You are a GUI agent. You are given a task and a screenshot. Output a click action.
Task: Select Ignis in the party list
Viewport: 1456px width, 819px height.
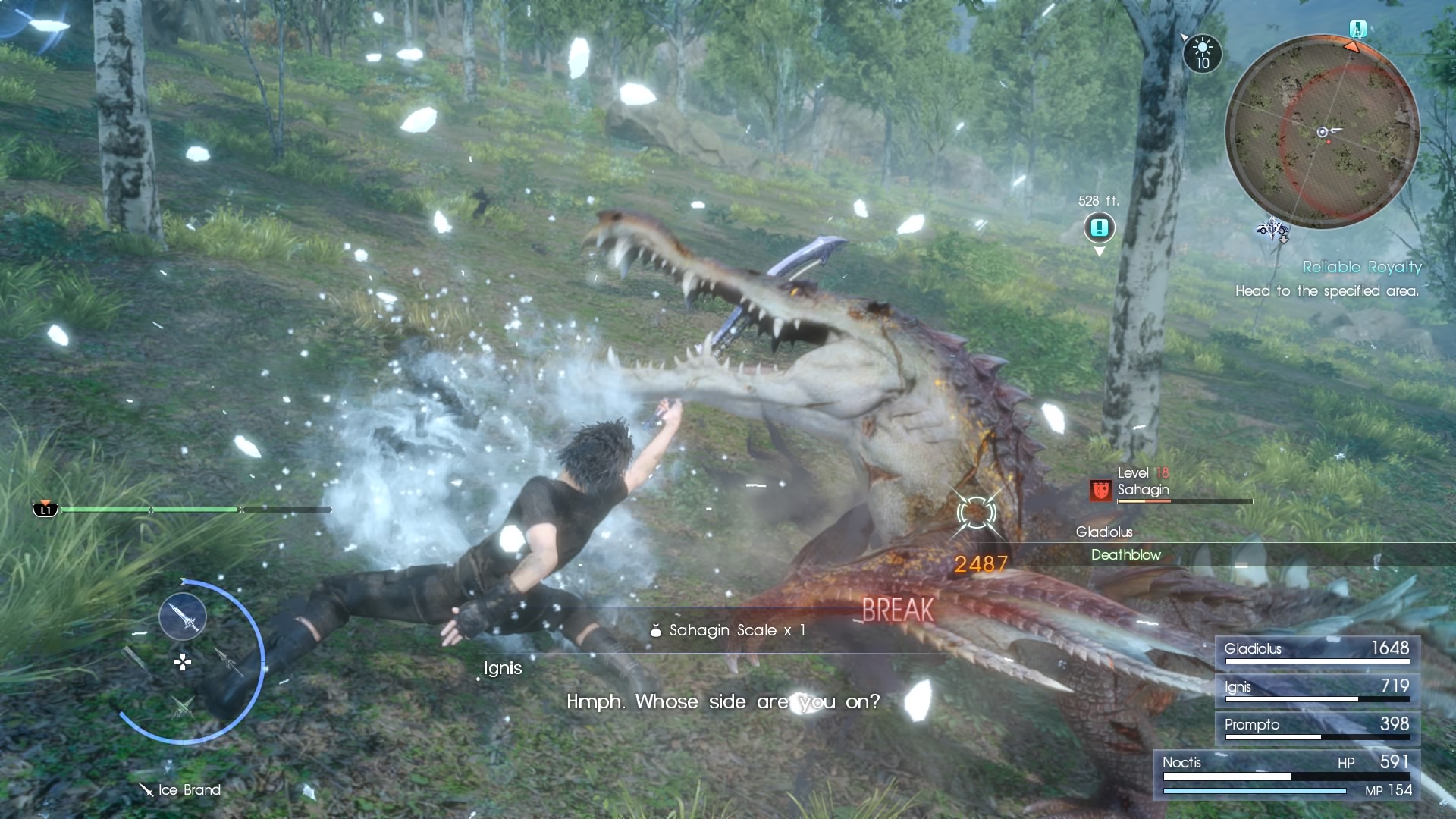tap(1317, 689)
